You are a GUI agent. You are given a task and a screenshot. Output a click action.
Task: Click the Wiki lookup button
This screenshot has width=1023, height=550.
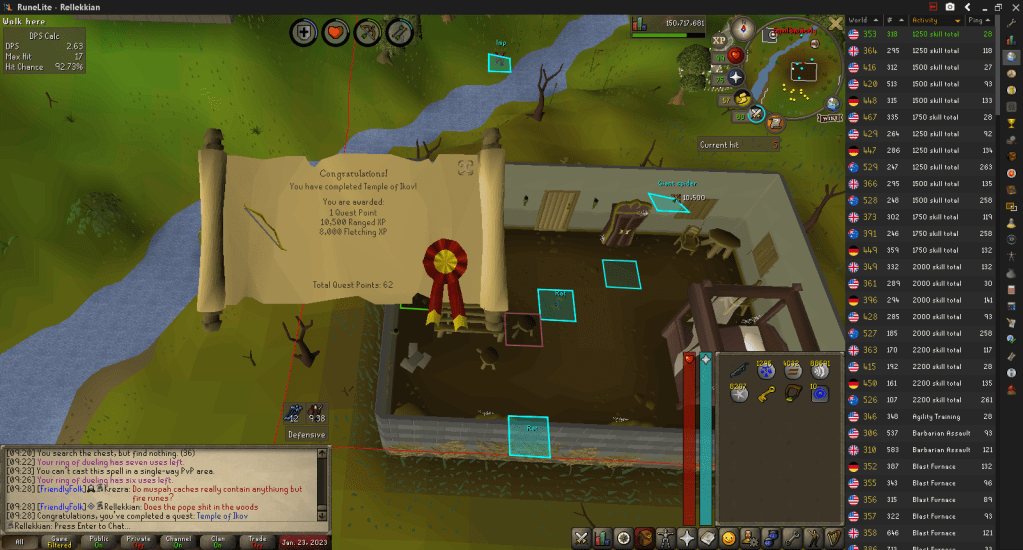(829, 118)
